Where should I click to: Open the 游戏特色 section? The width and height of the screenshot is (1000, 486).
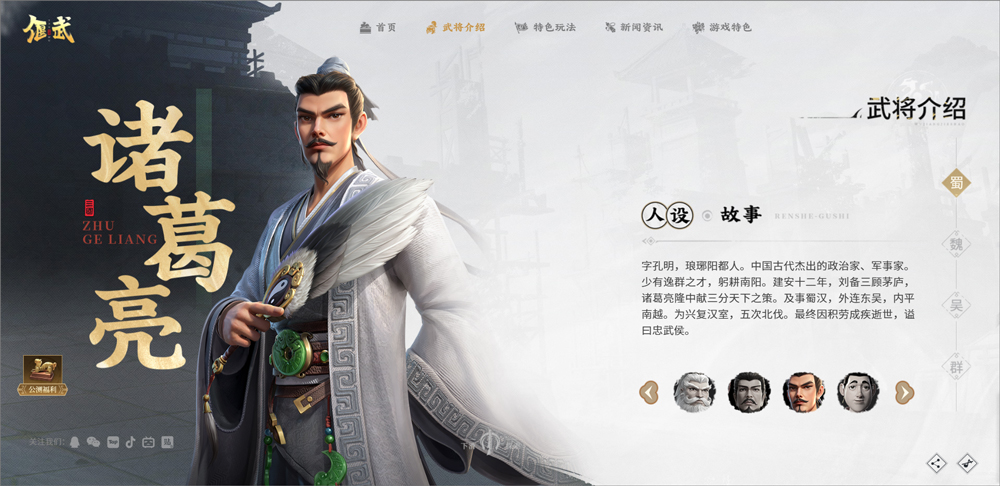tap(722, 27)
